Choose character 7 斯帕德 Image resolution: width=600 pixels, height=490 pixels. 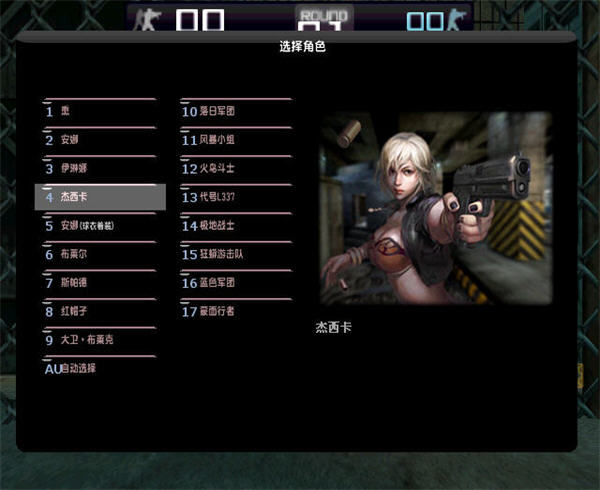point(98,283)
